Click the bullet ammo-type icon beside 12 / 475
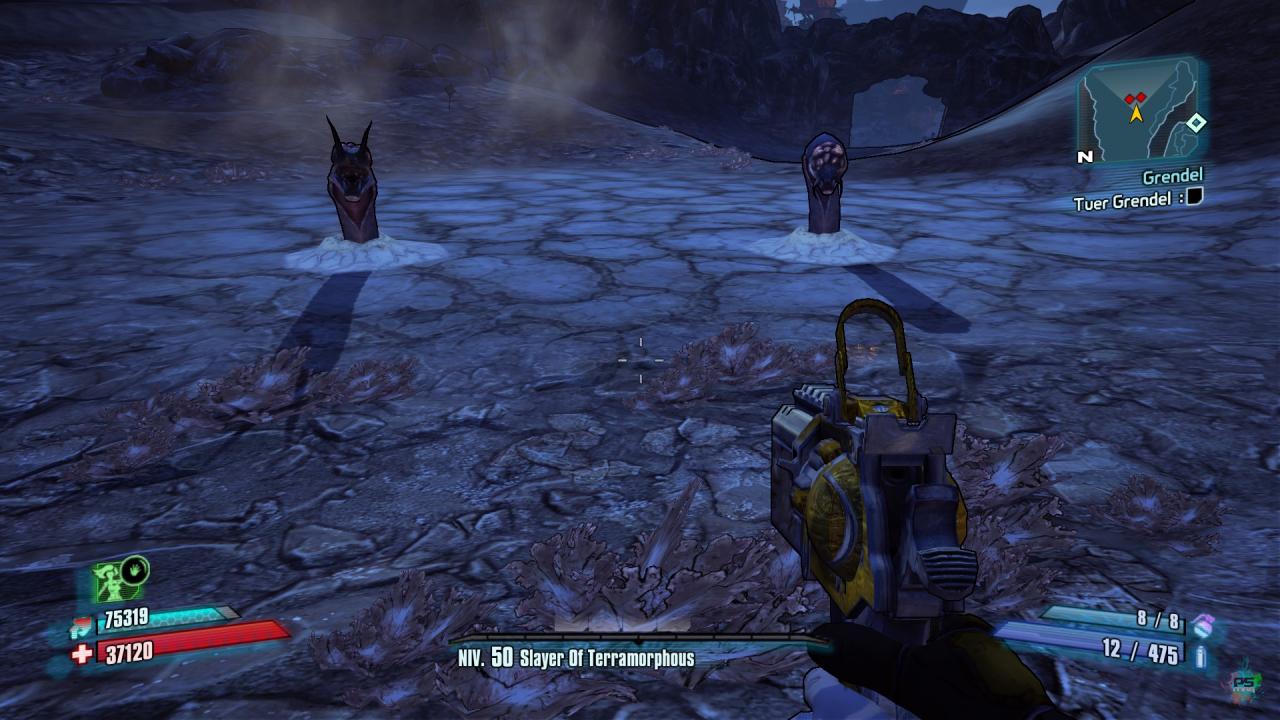 tap(1200, 655)
